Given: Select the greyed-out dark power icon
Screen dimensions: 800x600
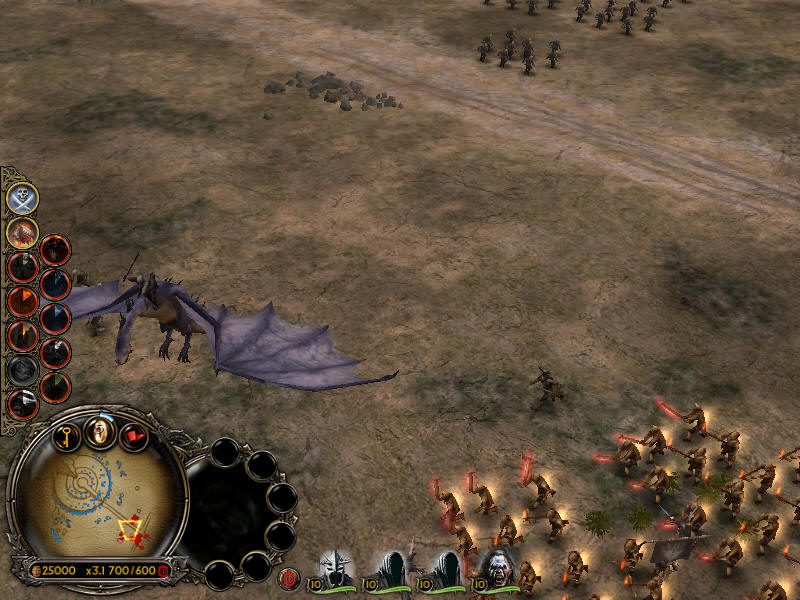Looking at the screenshot, I should click(22, 370).
